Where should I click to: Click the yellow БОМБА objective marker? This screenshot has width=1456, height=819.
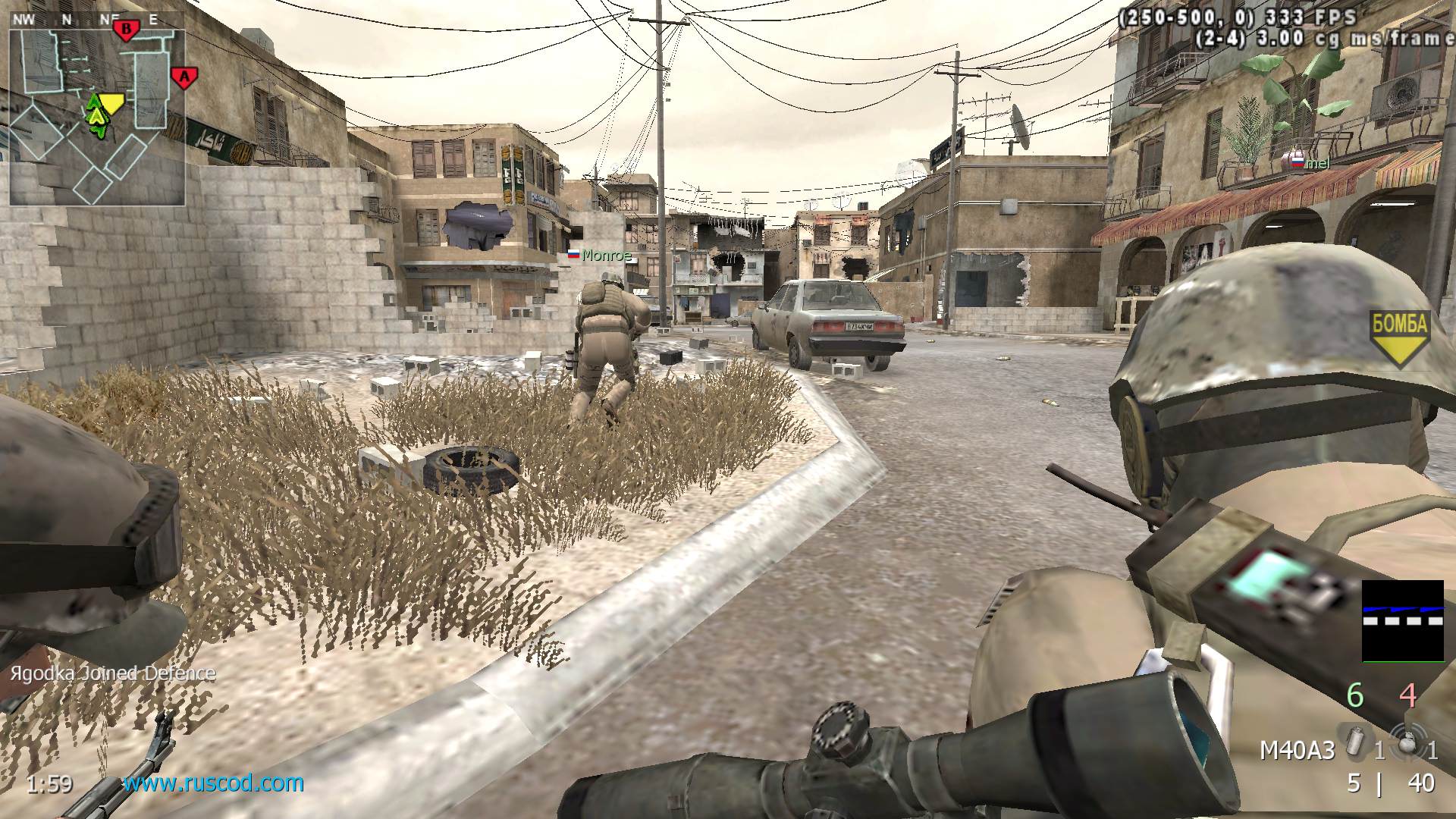[1400, 337]
